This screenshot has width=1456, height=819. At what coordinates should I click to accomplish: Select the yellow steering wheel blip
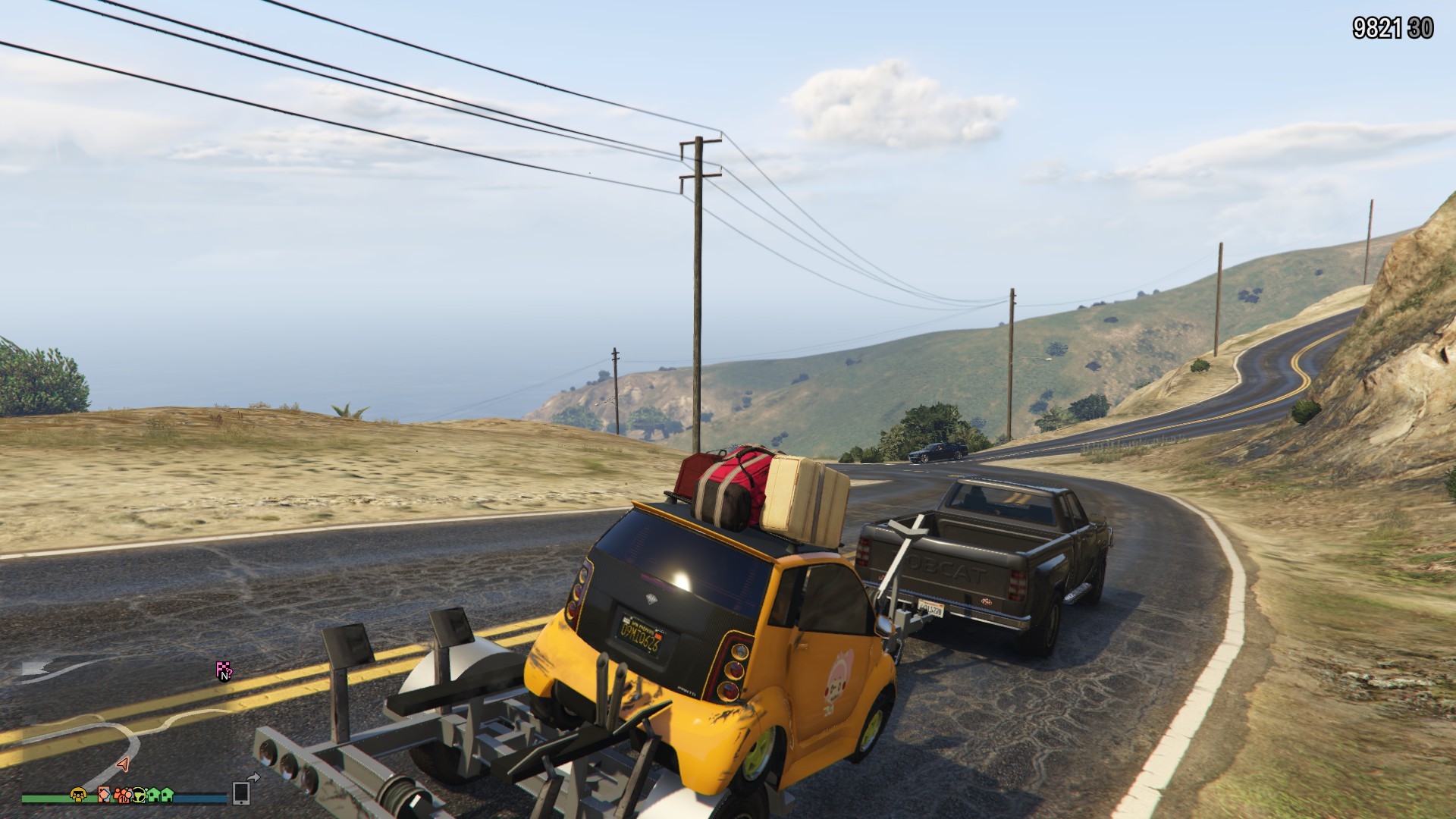140,795
